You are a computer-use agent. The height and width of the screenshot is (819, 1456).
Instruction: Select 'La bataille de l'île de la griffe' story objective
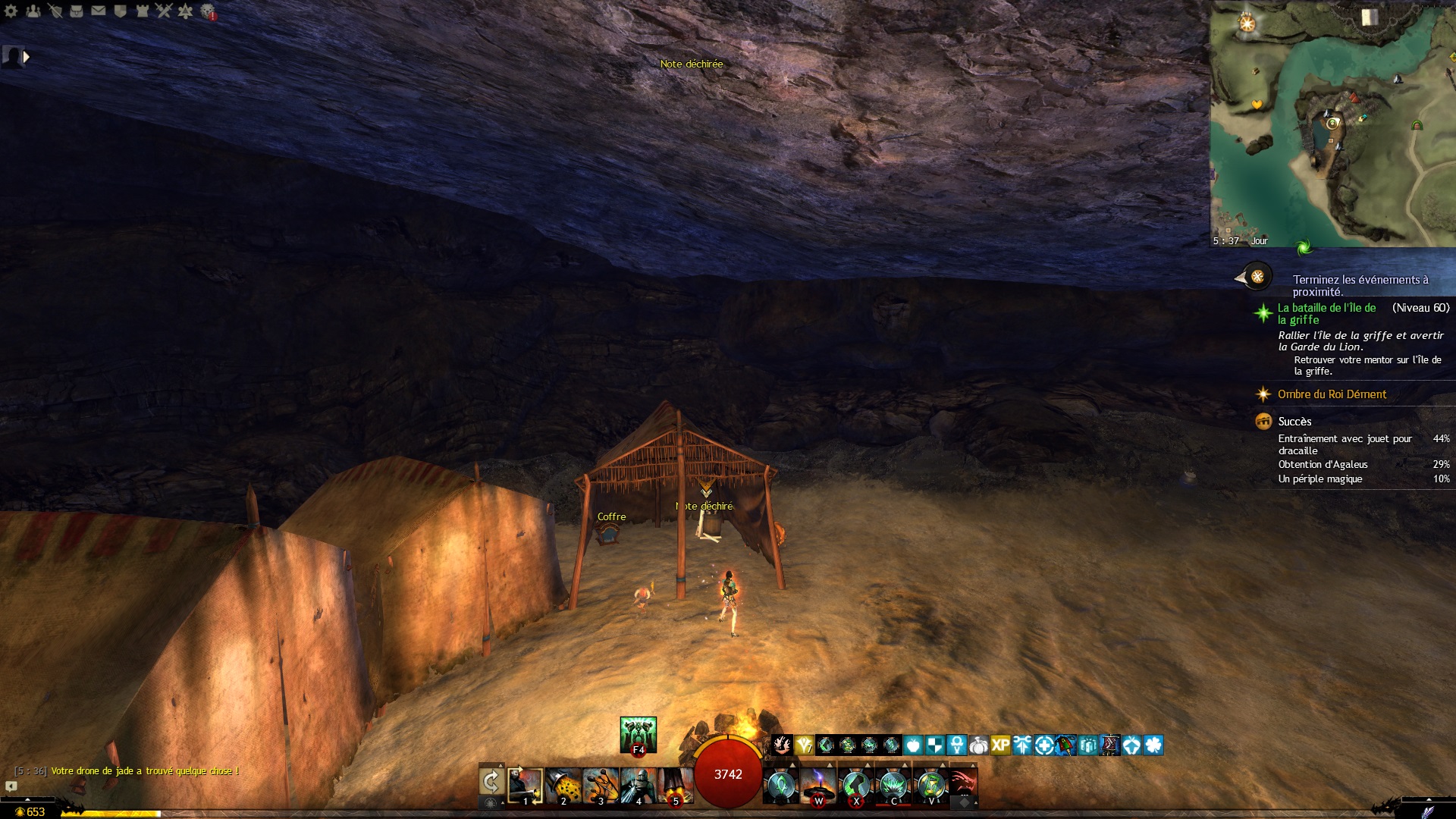[x=1326, y=313]
